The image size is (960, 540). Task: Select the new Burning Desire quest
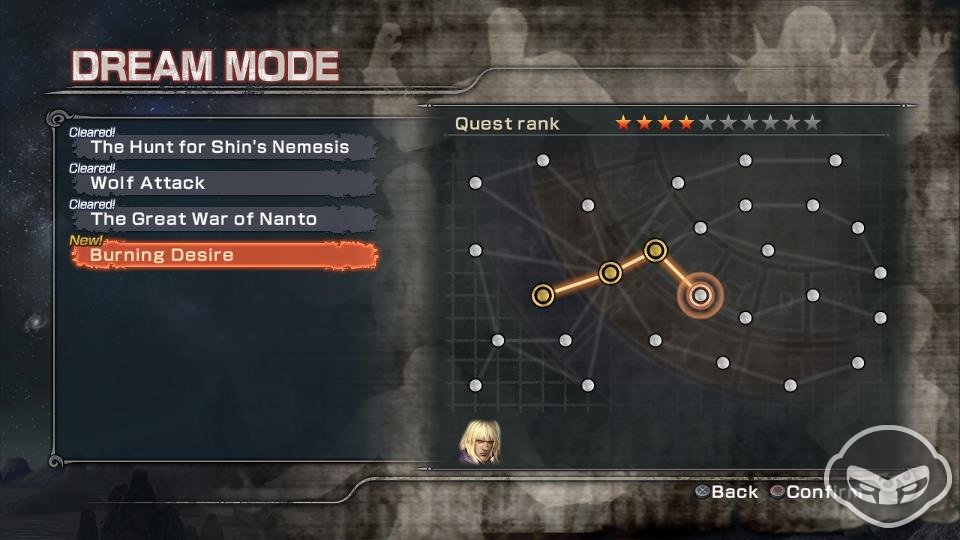point(224,255)
